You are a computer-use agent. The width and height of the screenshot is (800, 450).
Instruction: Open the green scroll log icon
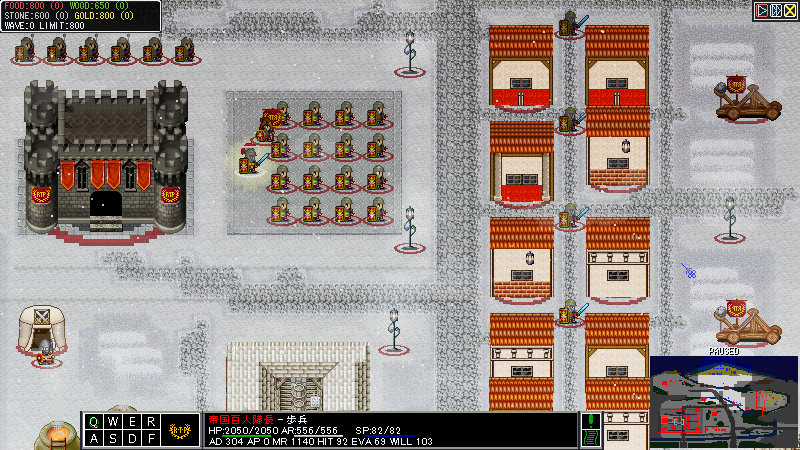[591, 438]
